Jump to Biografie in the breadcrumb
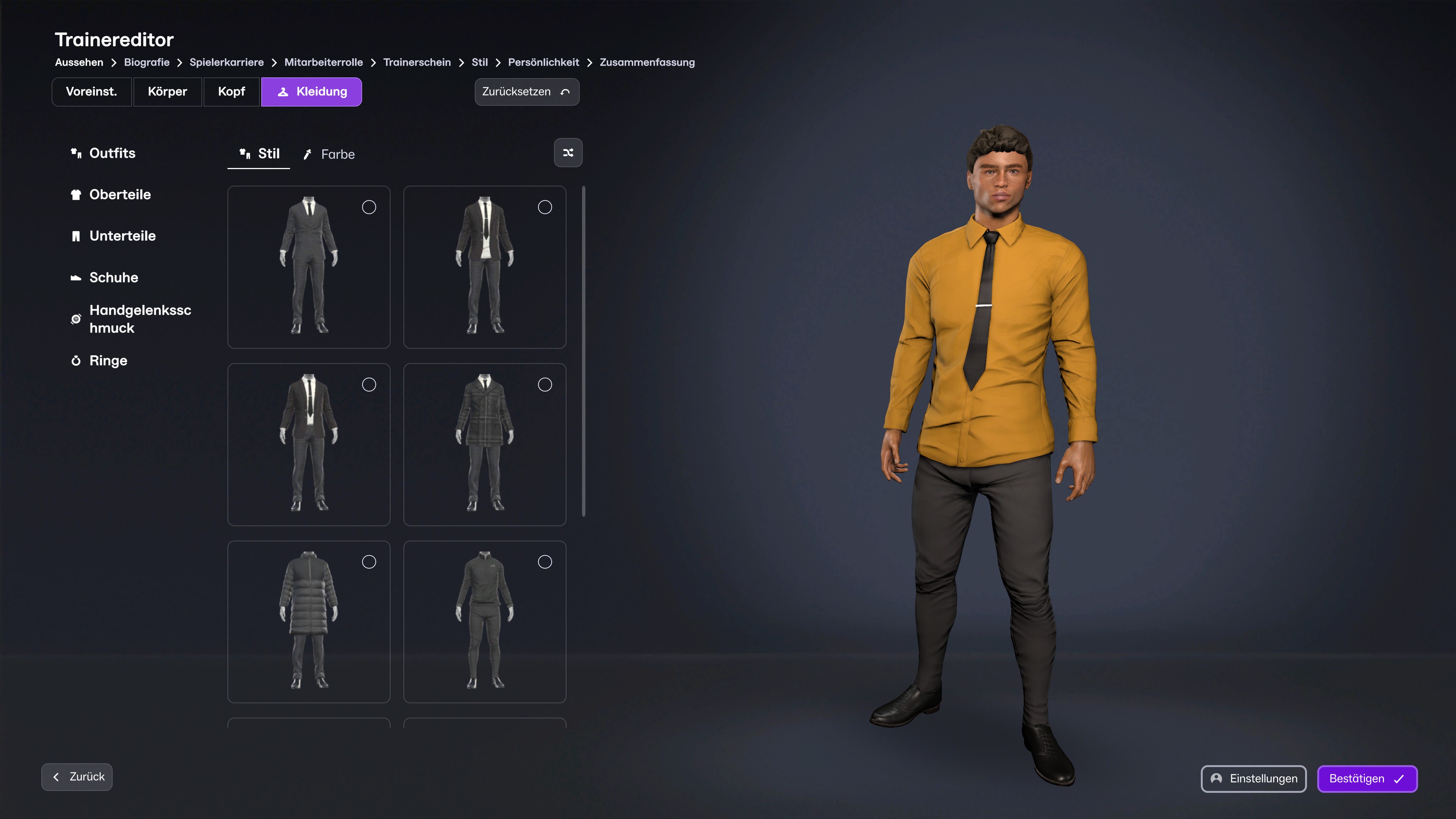The height and width of the screenshot is (819, 1456). [x=146, y=62]
